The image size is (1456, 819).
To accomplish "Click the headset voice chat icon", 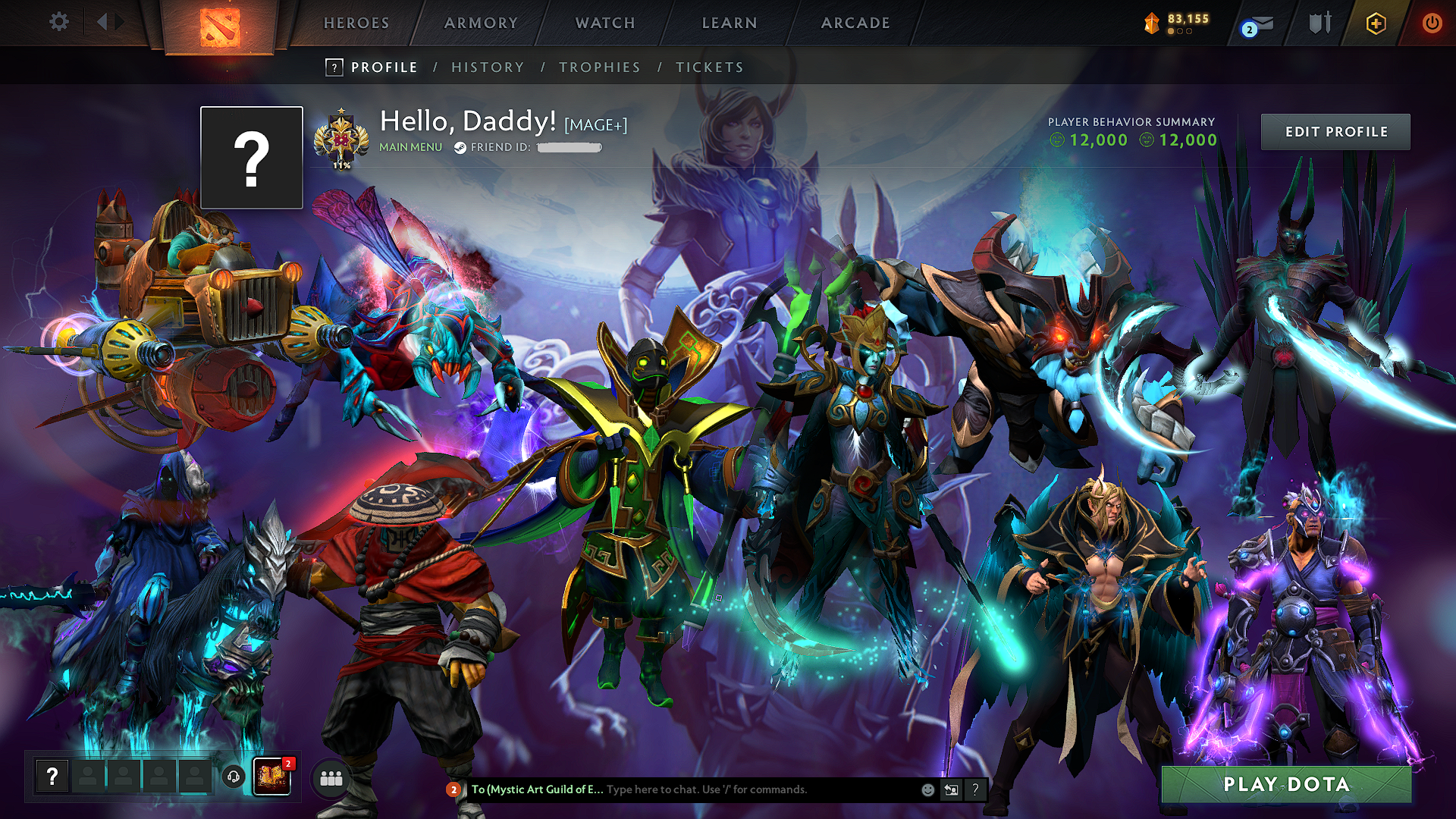I will pos(233,775).
